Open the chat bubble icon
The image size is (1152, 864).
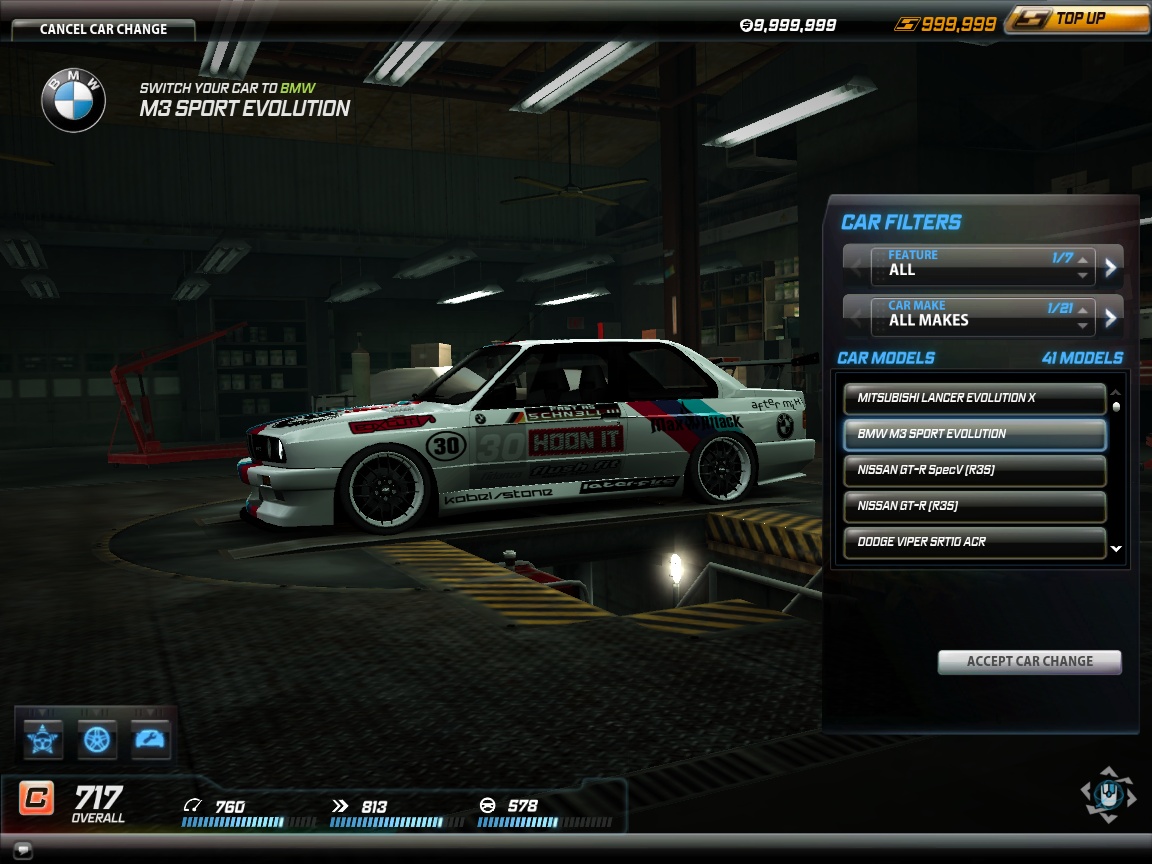pos(23,851)
